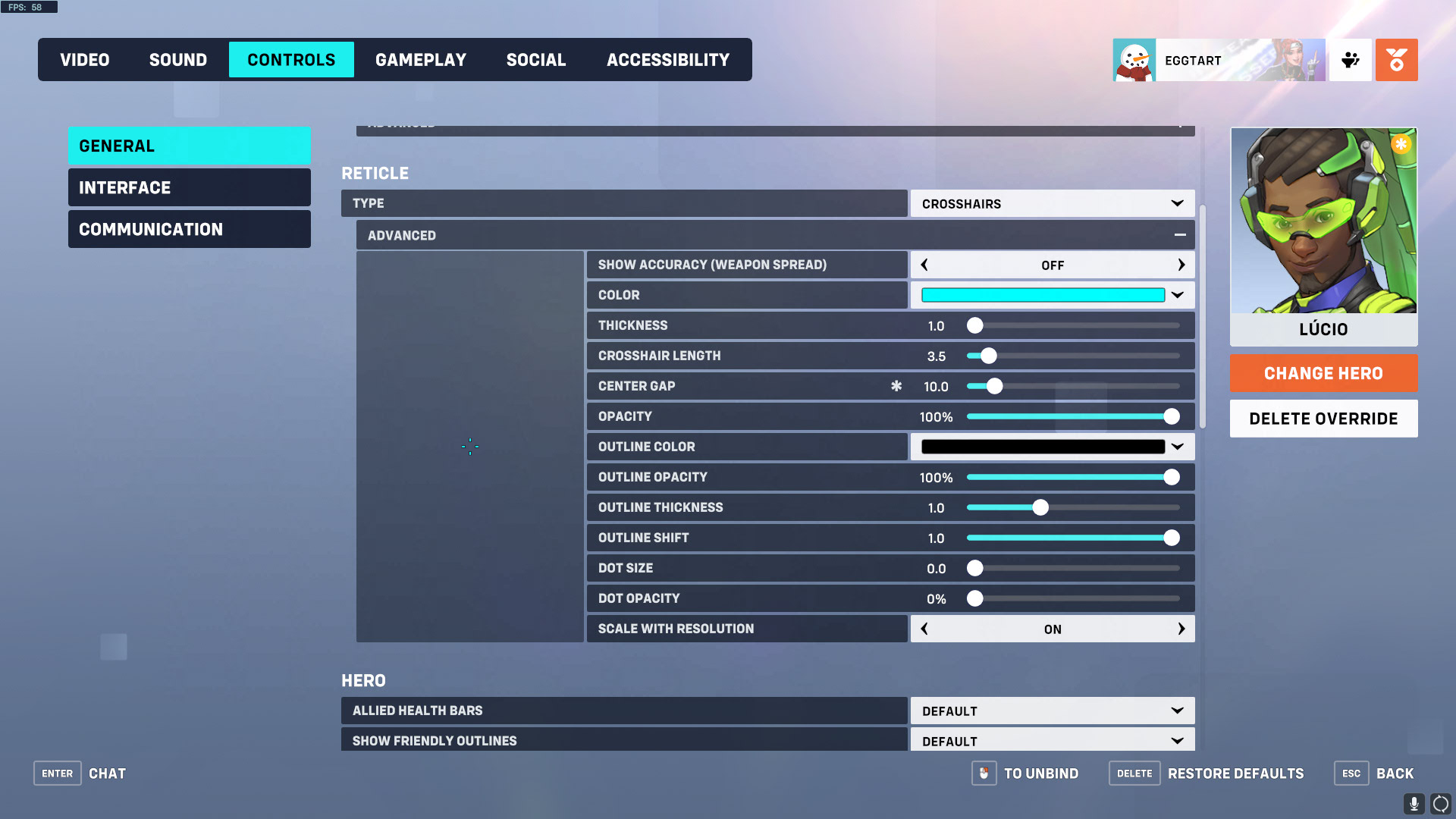This screenshot has height=819, width=1456.
Task: Cycle Scale With Resolution using the right arrow
Action: [x=1181, y=629]
